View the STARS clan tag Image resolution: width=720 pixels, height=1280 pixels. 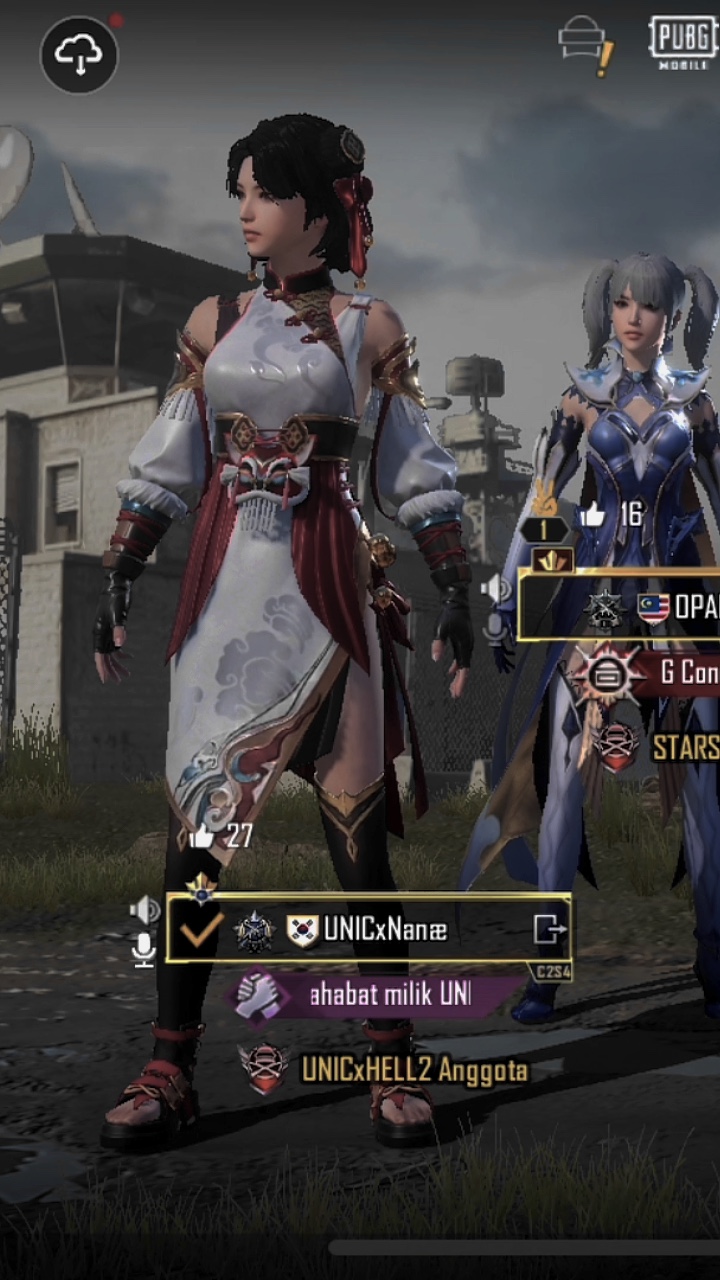(660, 746)
